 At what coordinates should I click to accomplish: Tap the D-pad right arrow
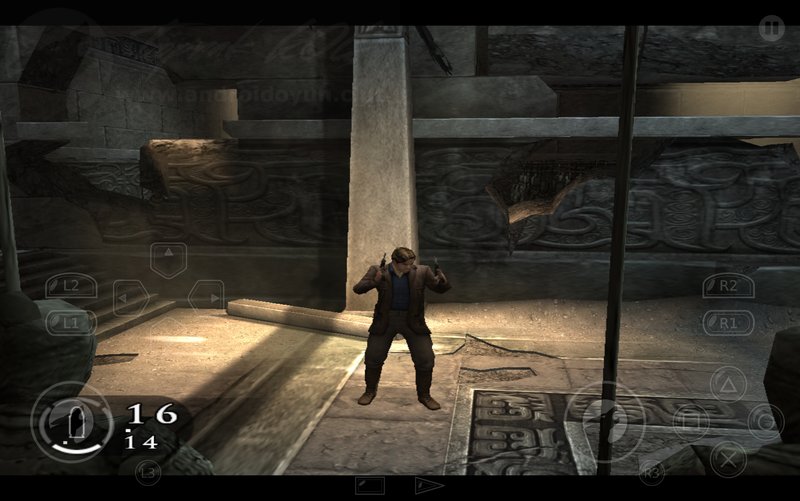pos(206,297)
